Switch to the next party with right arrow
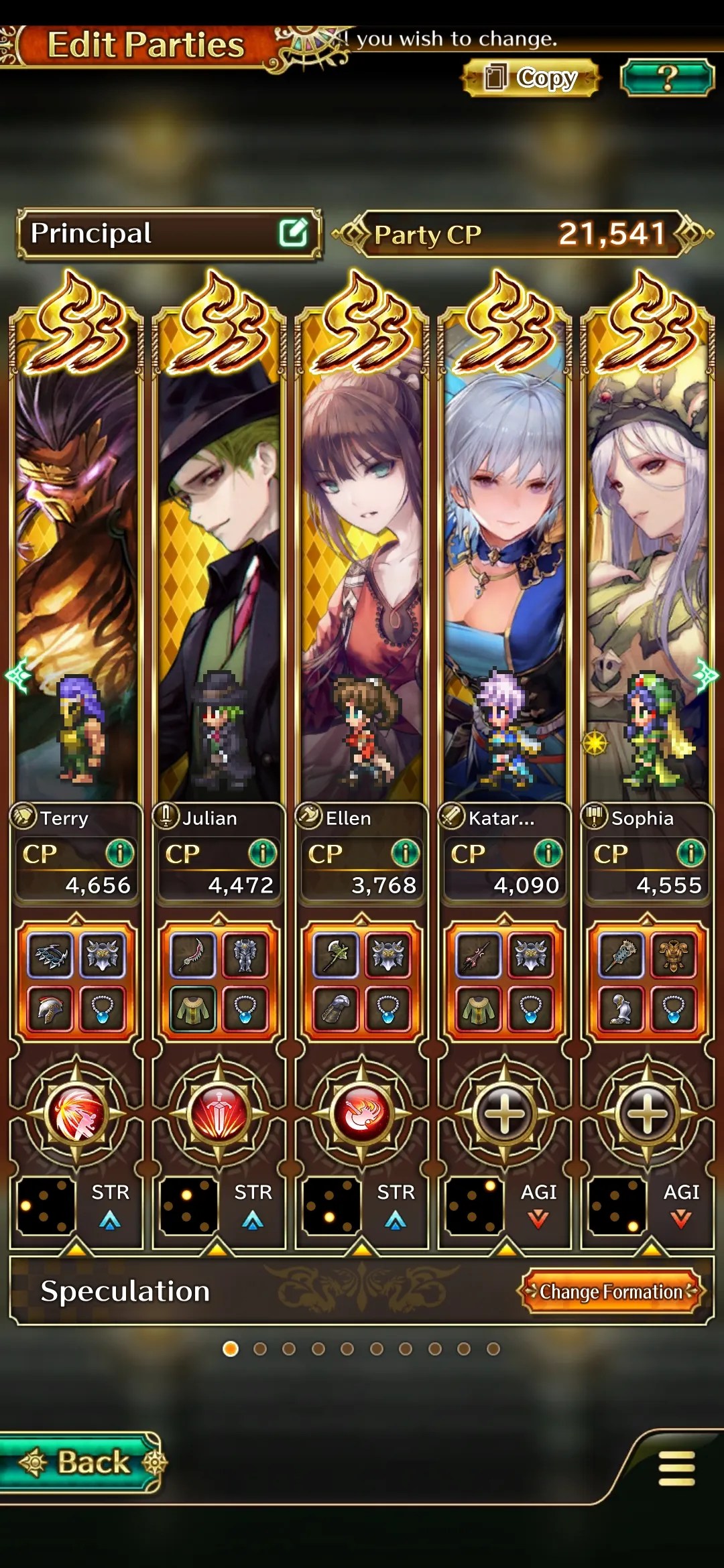This screenshot has height=1568, width=724. tap(707, 675)
